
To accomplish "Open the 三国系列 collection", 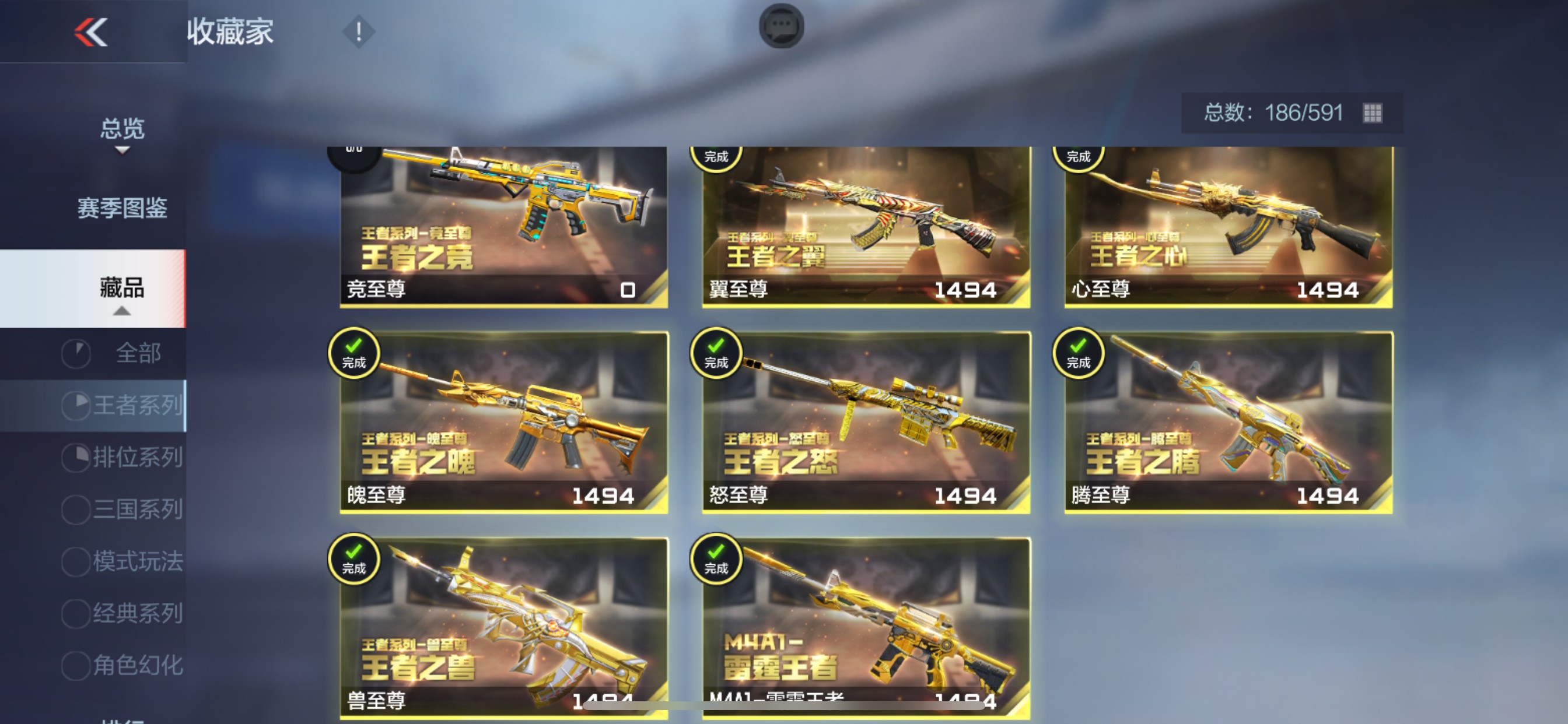I will (76, 510).
